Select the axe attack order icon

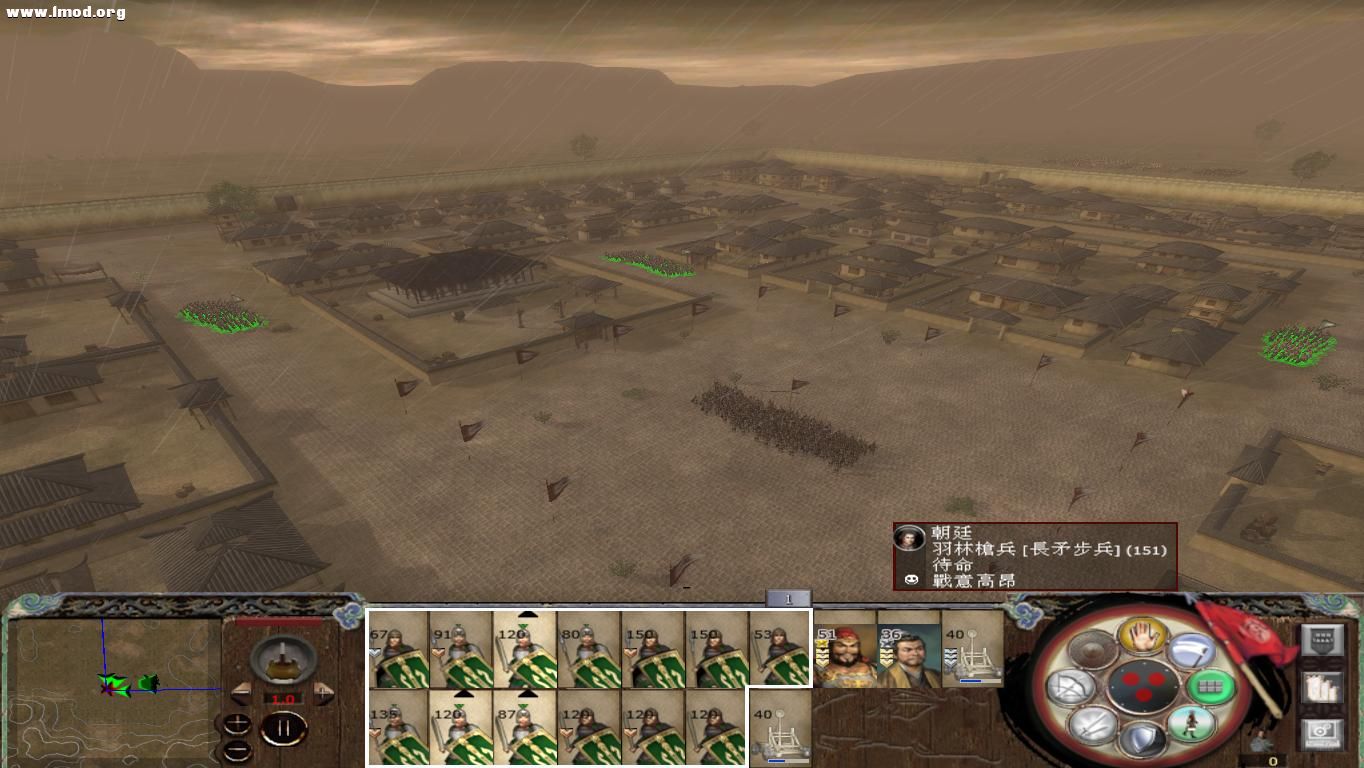tap(1189, 651)
